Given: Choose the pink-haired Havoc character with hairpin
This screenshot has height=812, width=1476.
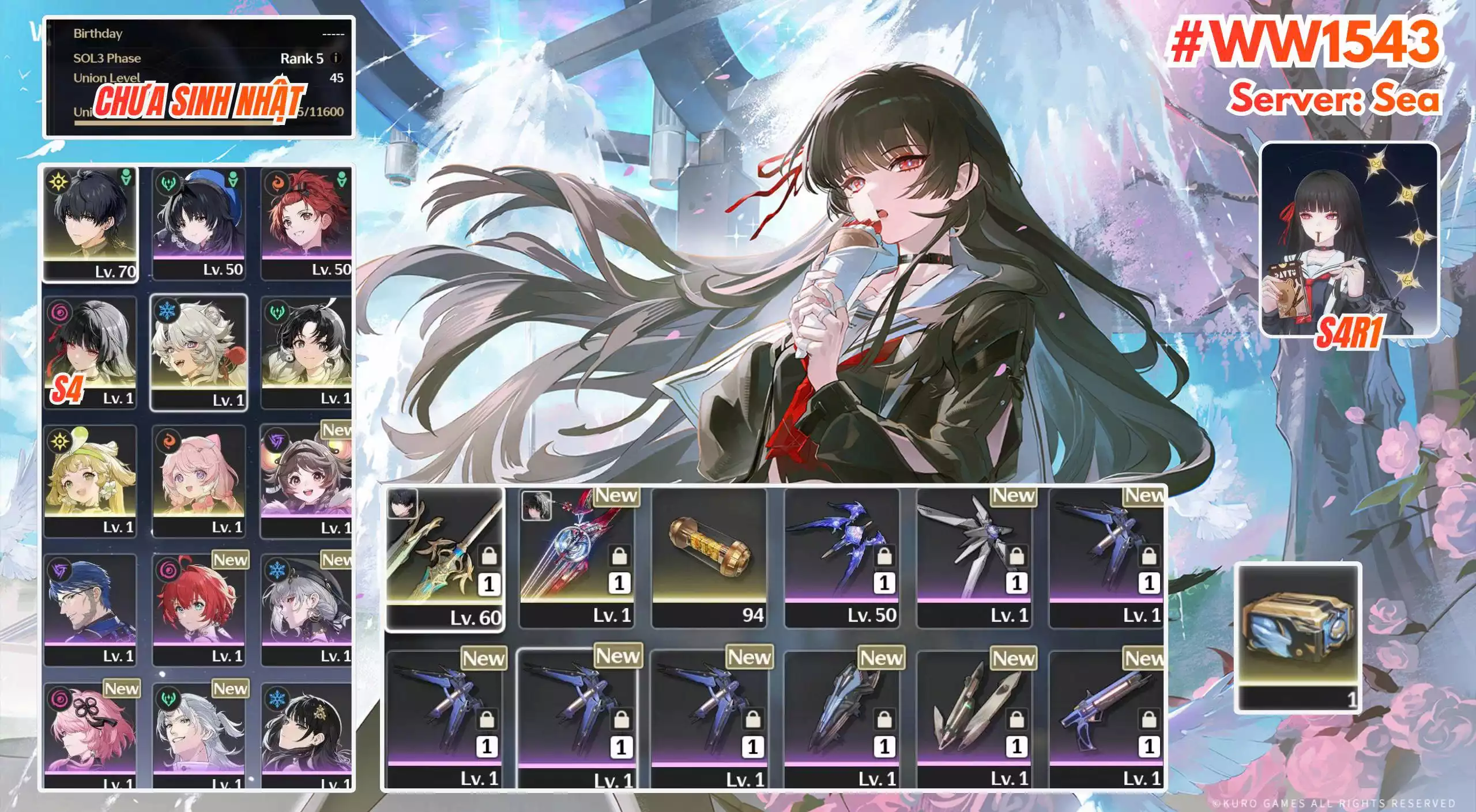Looking at the screenshot, I should point(91,735).
